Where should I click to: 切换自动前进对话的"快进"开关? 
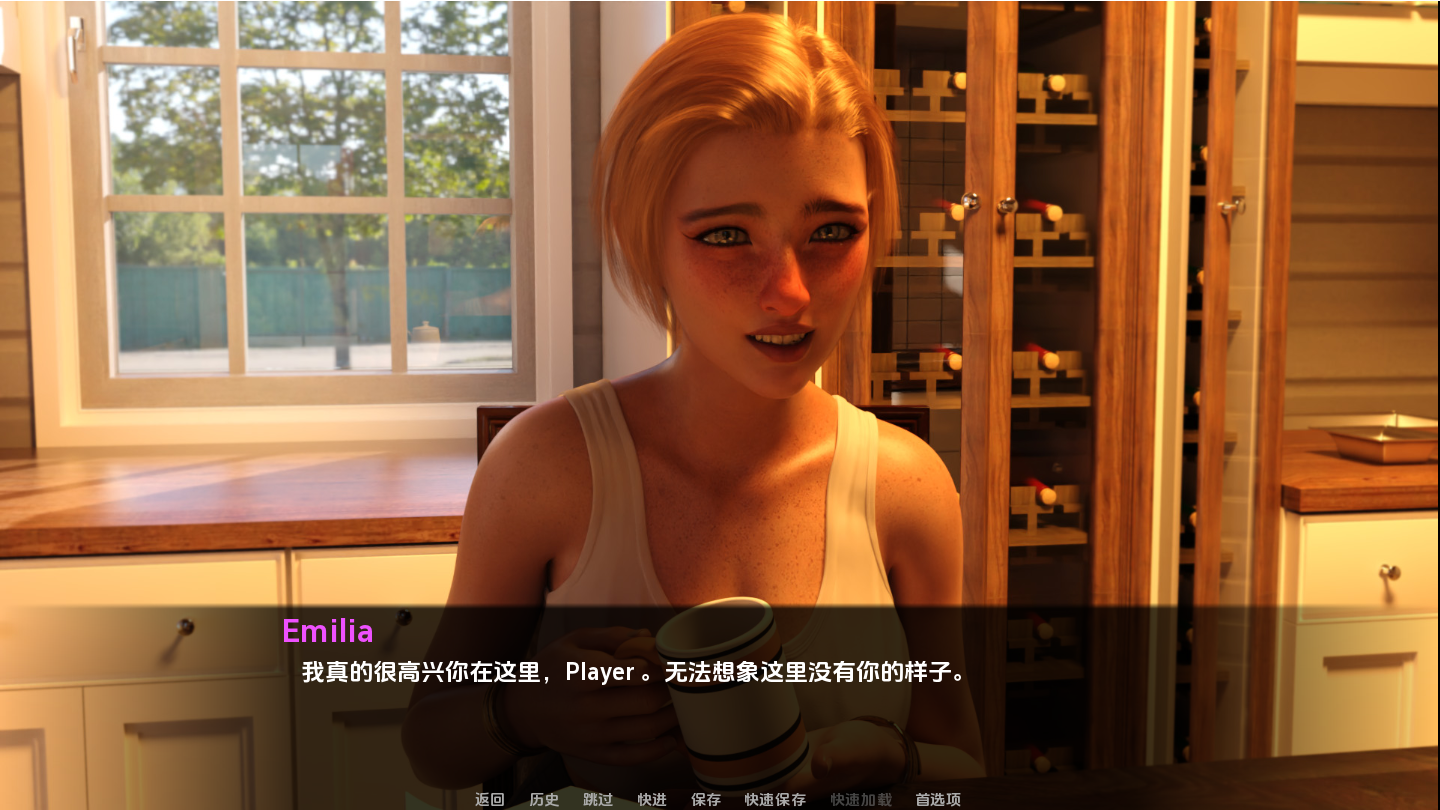(x=651, y=799)
